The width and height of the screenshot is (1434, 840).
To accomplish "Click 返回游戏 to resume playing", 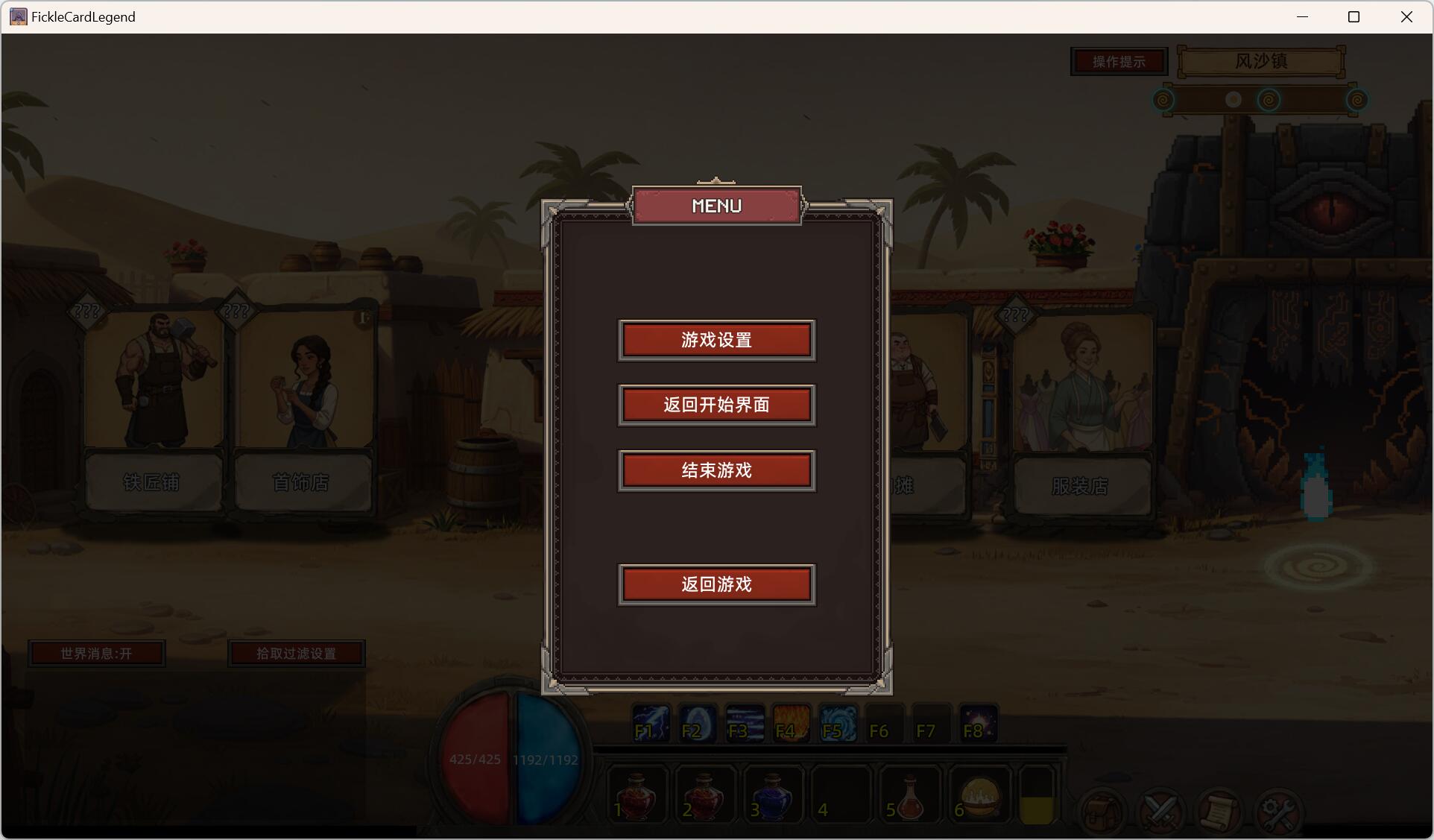I will click(716, 584).
